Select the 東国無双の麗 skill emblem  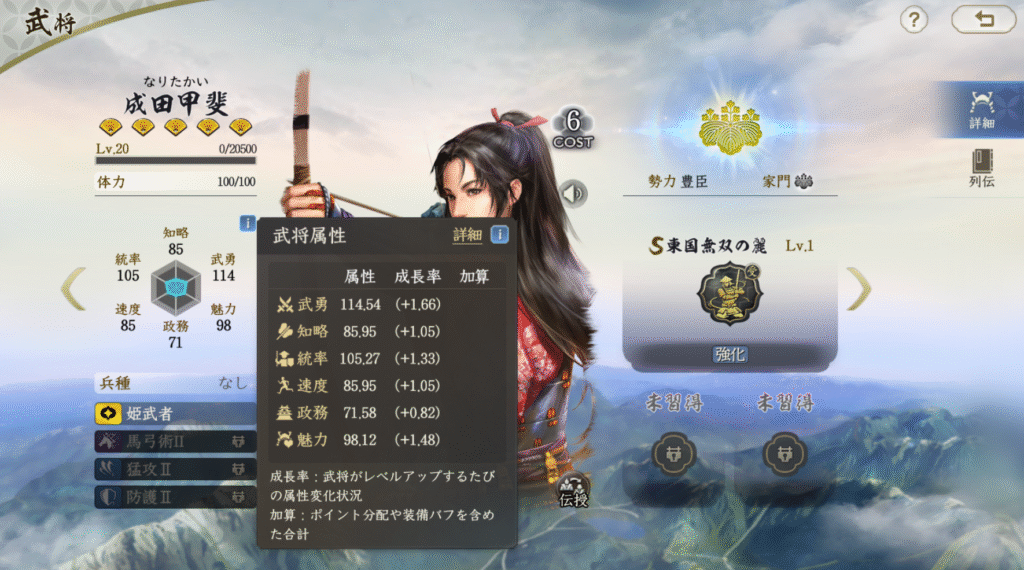click(729, 294)
